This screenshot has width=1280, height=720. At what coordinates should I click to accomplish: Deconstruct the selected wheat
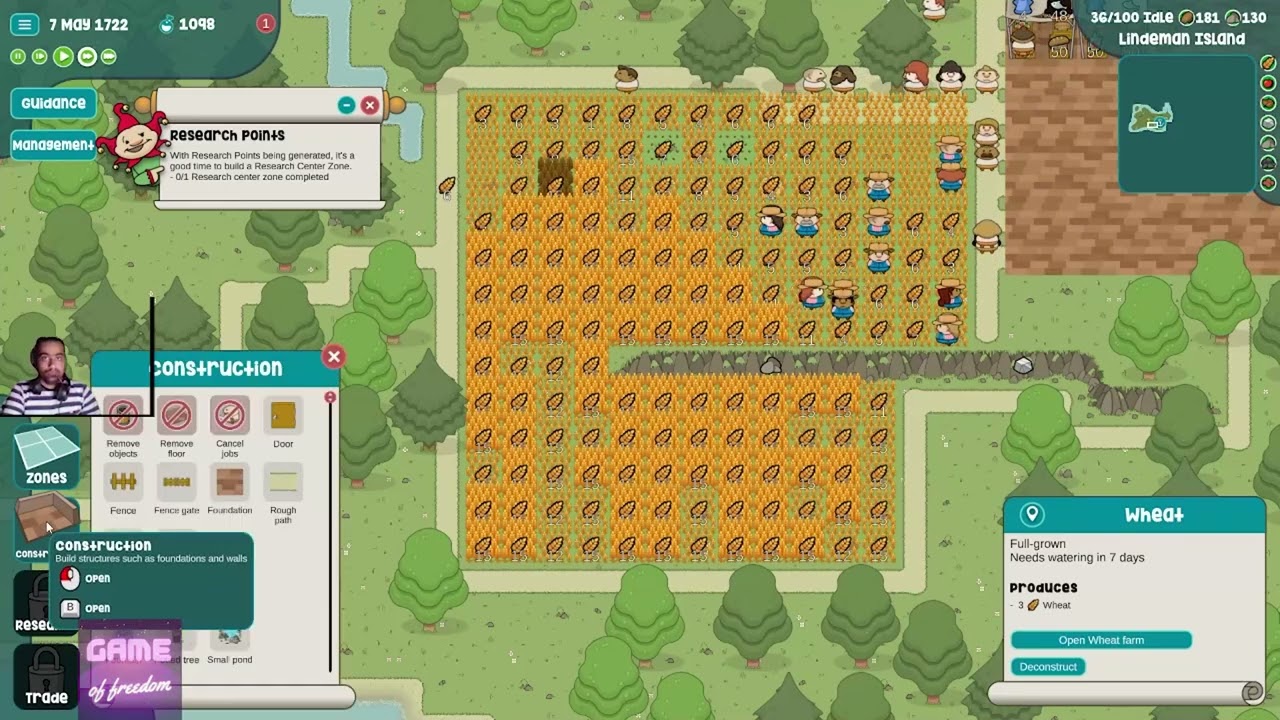coord(1048,667)
